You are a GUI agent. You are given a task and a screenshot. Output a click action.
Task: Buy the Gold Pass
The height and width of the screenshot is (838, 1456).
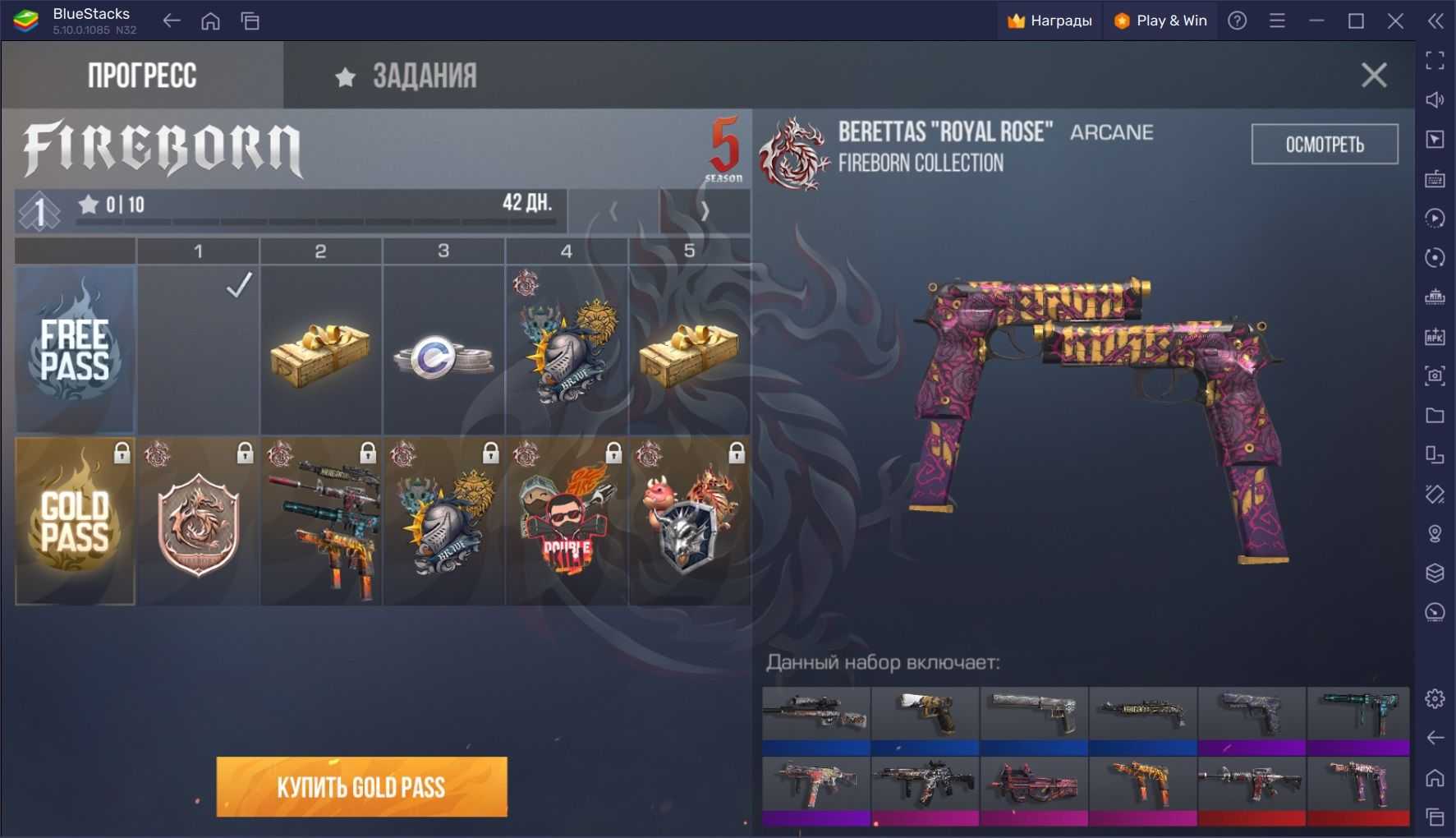(361, 787)
